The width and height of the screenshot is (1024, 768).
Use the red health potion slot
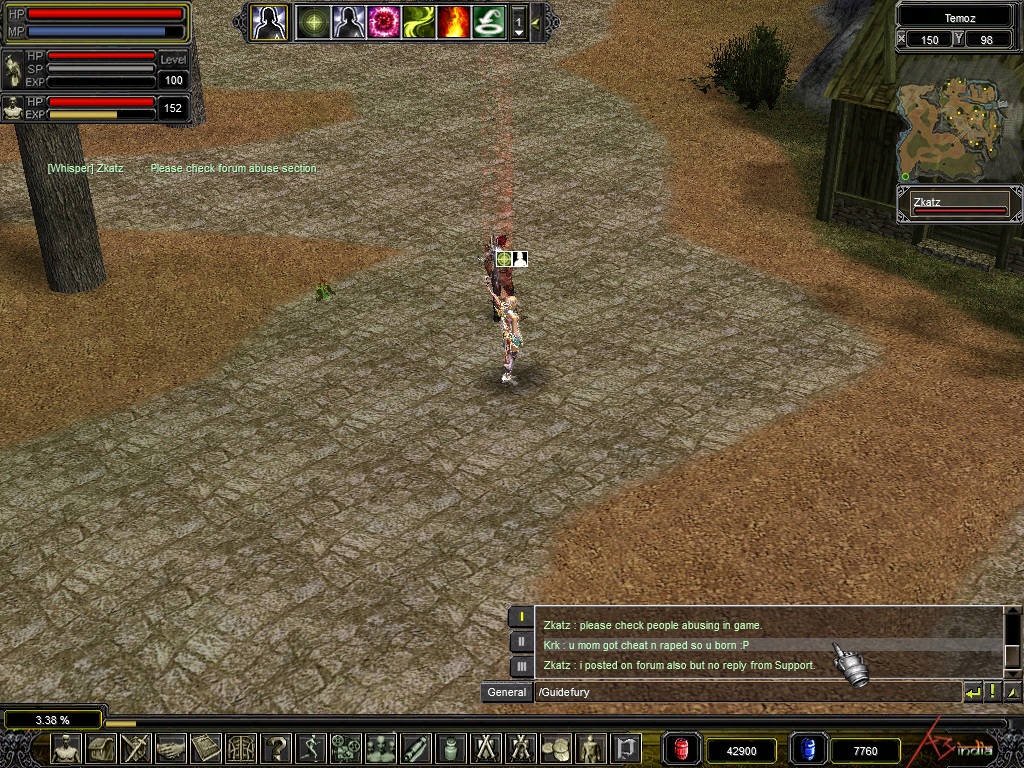click(x=682, y=749)
